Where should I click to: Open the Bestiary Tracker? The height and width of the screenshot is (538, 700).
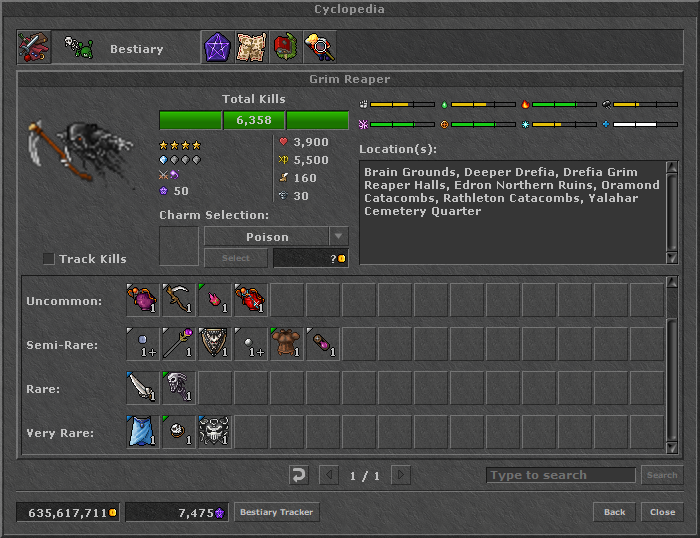coord(277,512)
